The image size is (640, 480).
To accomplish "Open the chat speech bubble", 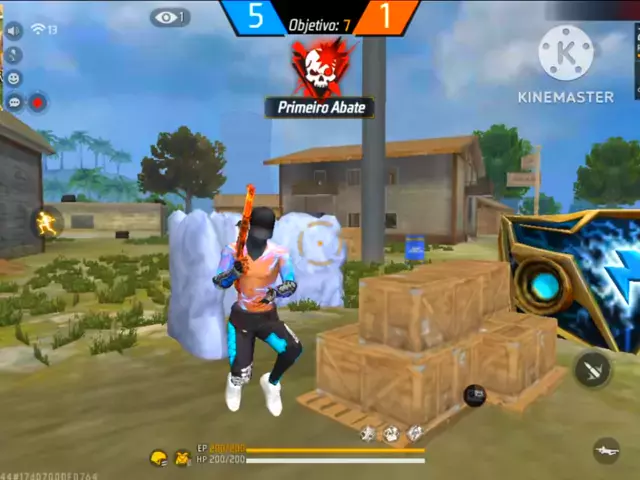I will (14, 102).
